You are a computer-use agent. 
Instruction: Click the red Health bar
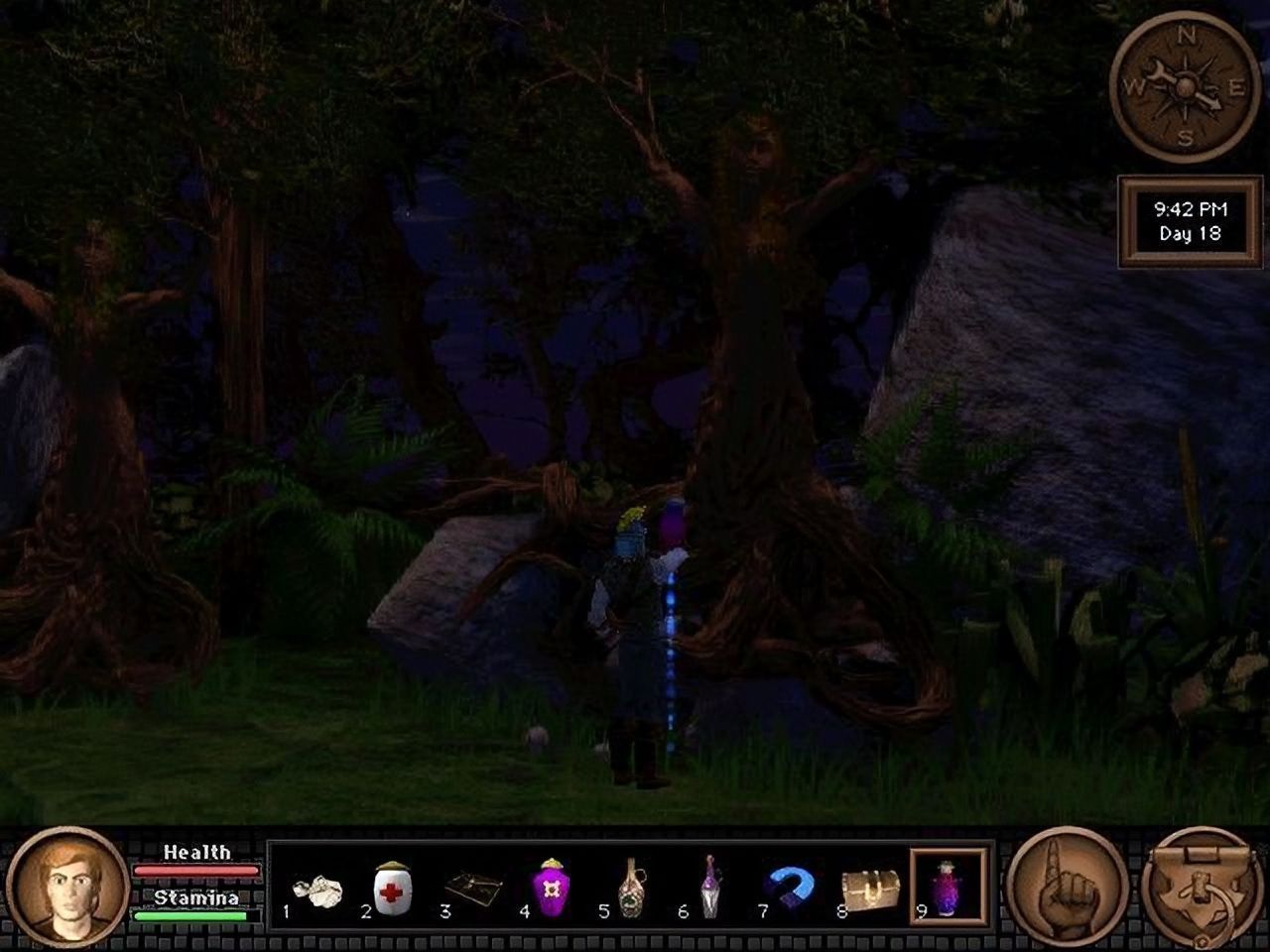tap(195, 869)
